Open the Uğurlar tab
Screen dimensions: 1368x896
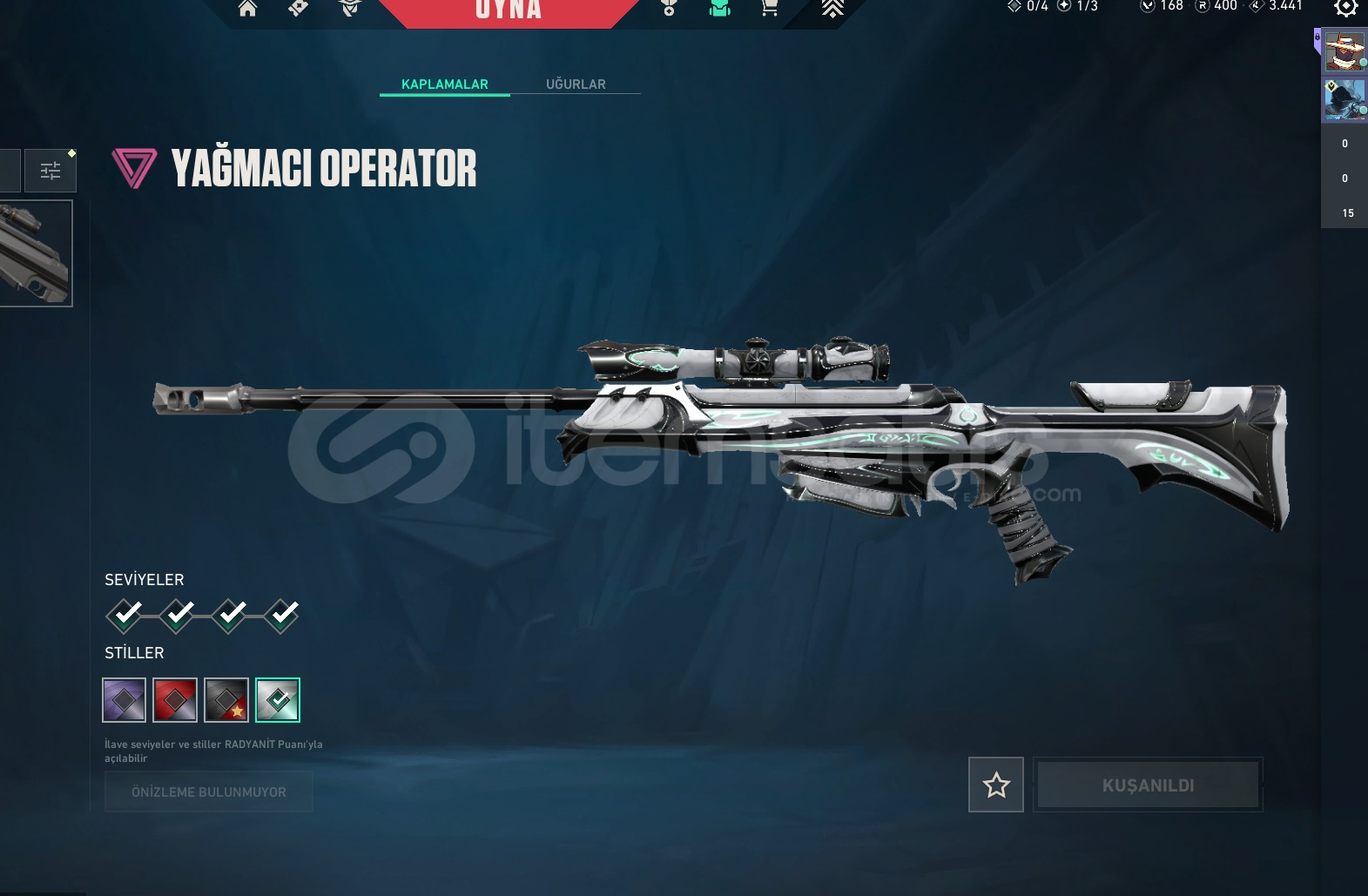click(576, 84)
